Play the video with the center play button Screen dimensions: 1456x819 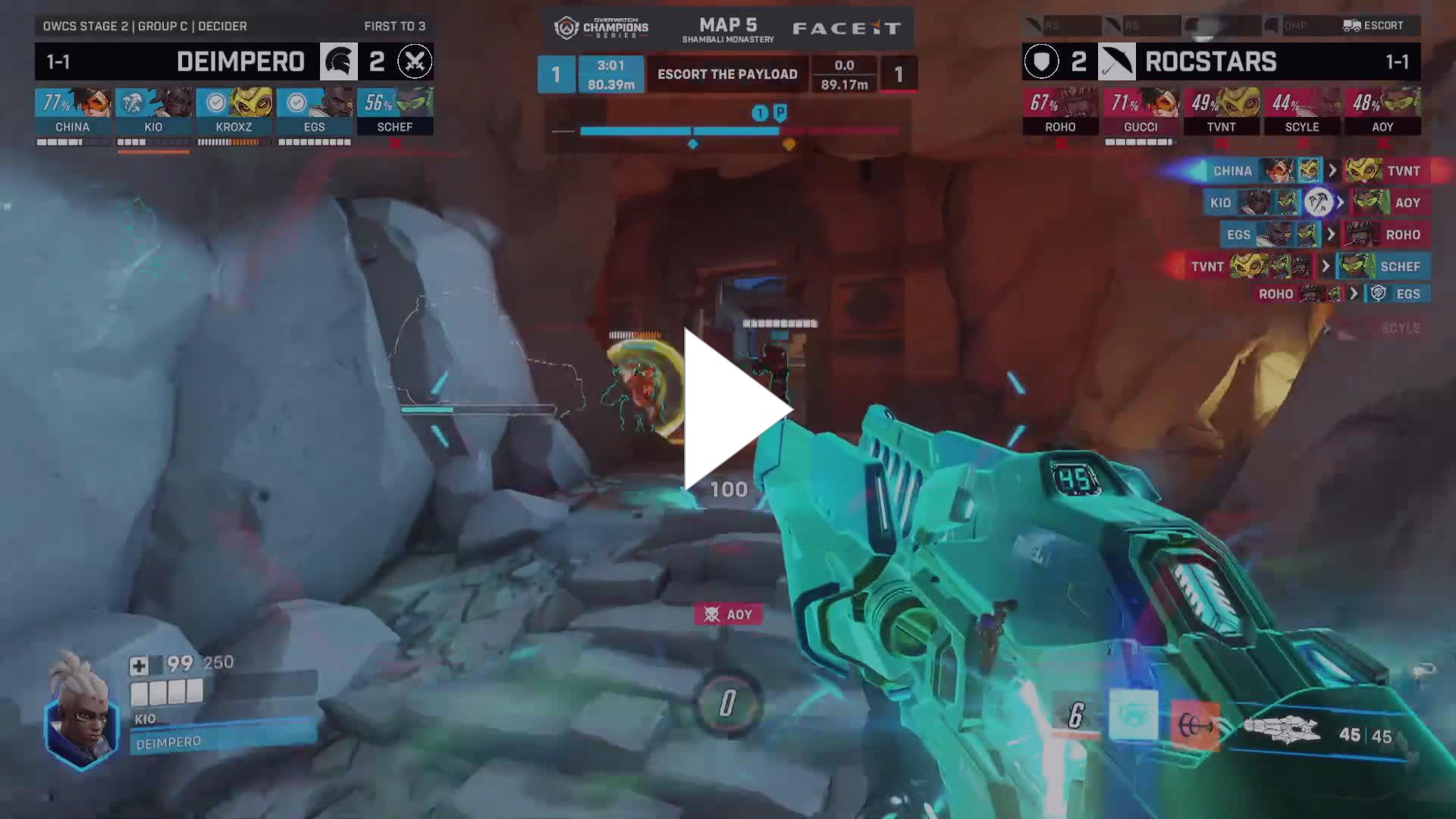(734, 409)
